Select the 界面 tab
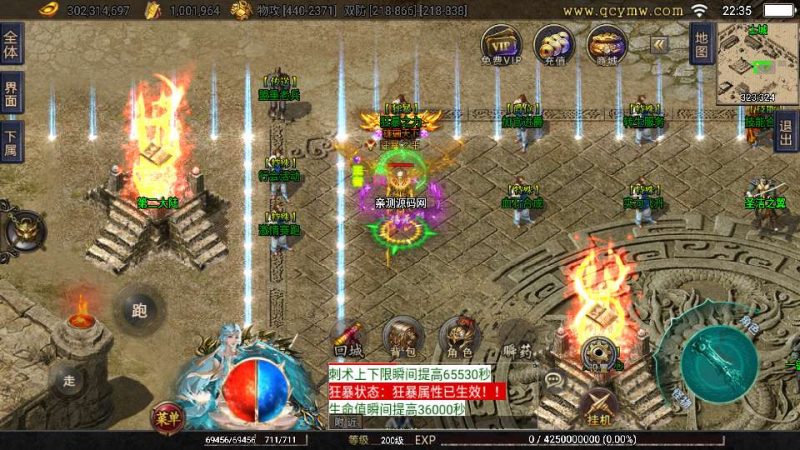The width and height of the screenshot is (800, 450). [11, 92]
